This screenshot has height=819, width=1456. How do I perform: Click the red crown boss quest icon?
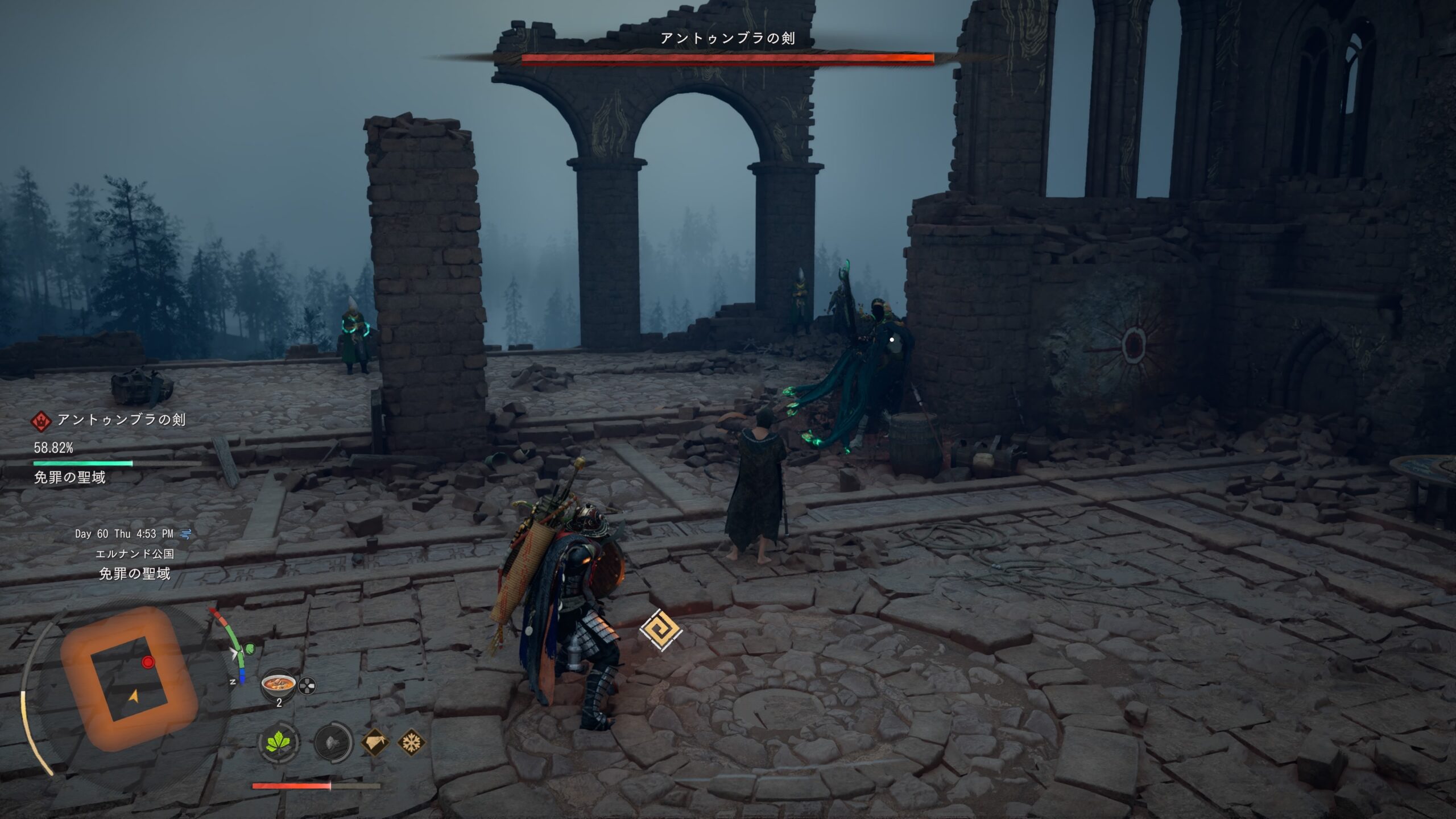point(41,421)
